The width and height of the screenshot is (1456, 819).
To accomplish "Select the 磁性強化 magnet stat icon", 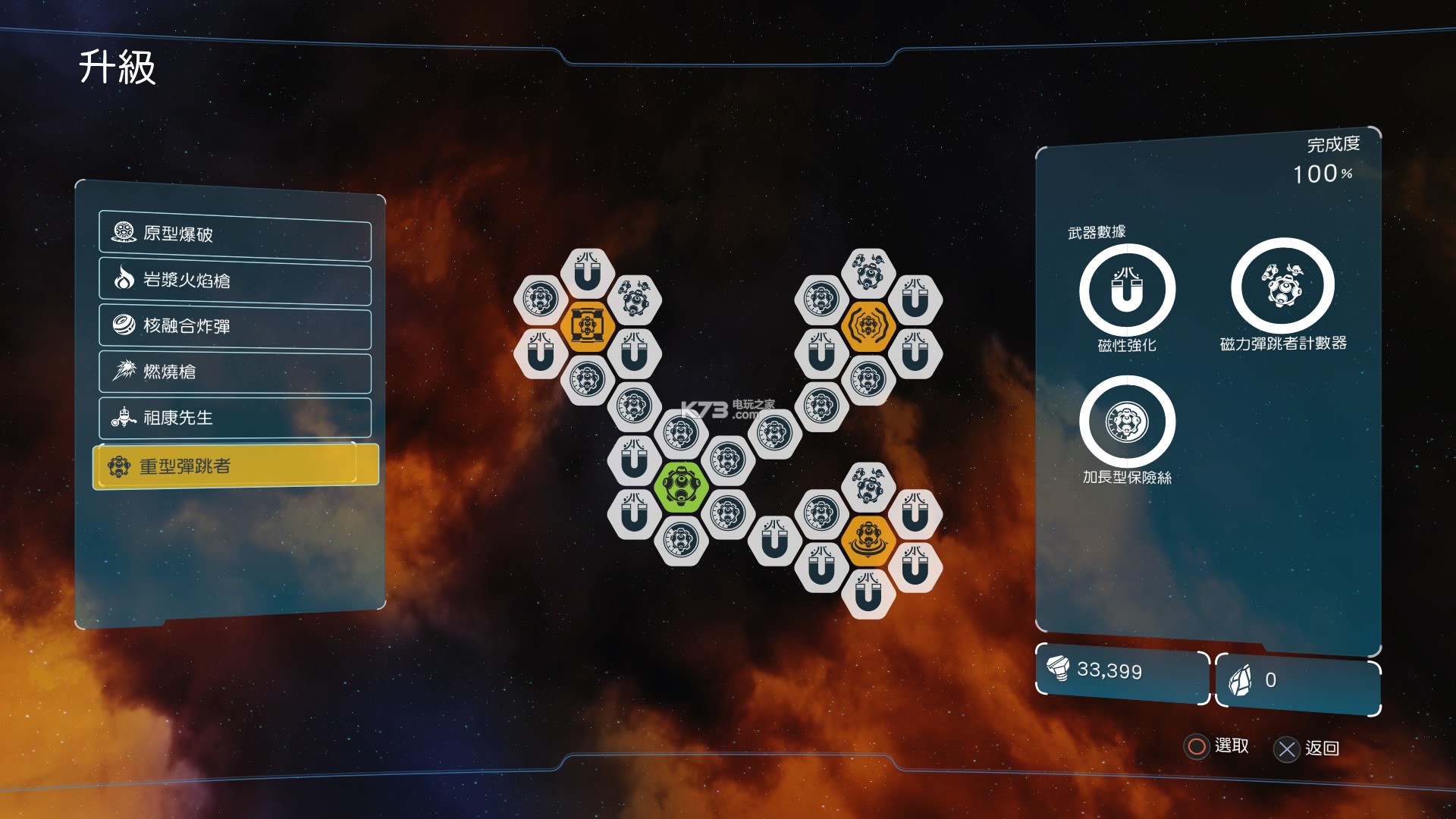I will (1127, 290).
